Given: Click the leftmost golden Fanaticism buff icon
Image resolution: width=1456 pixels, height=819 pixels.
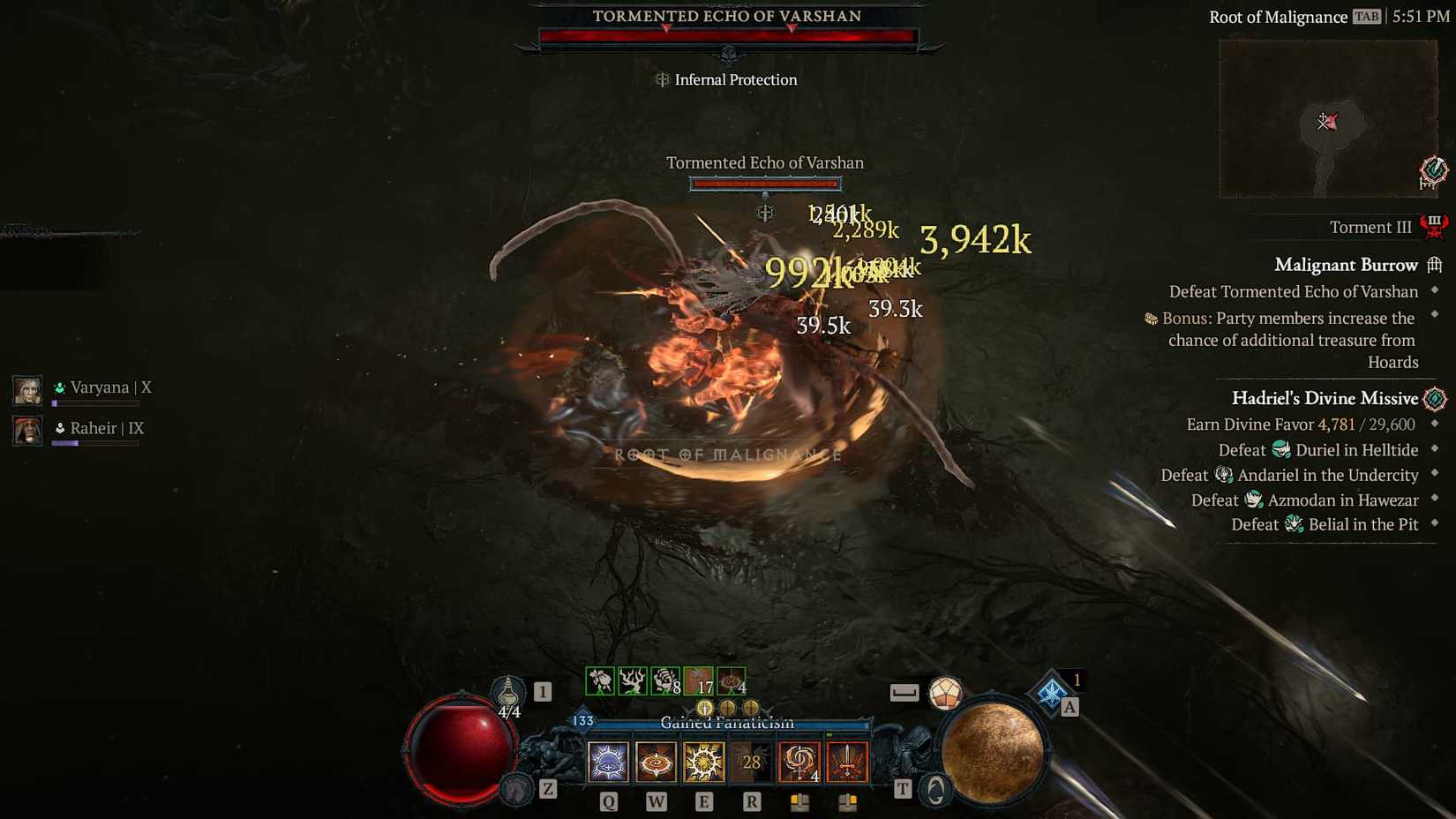Looking at the screenshot, I should [x=704, y=706].
